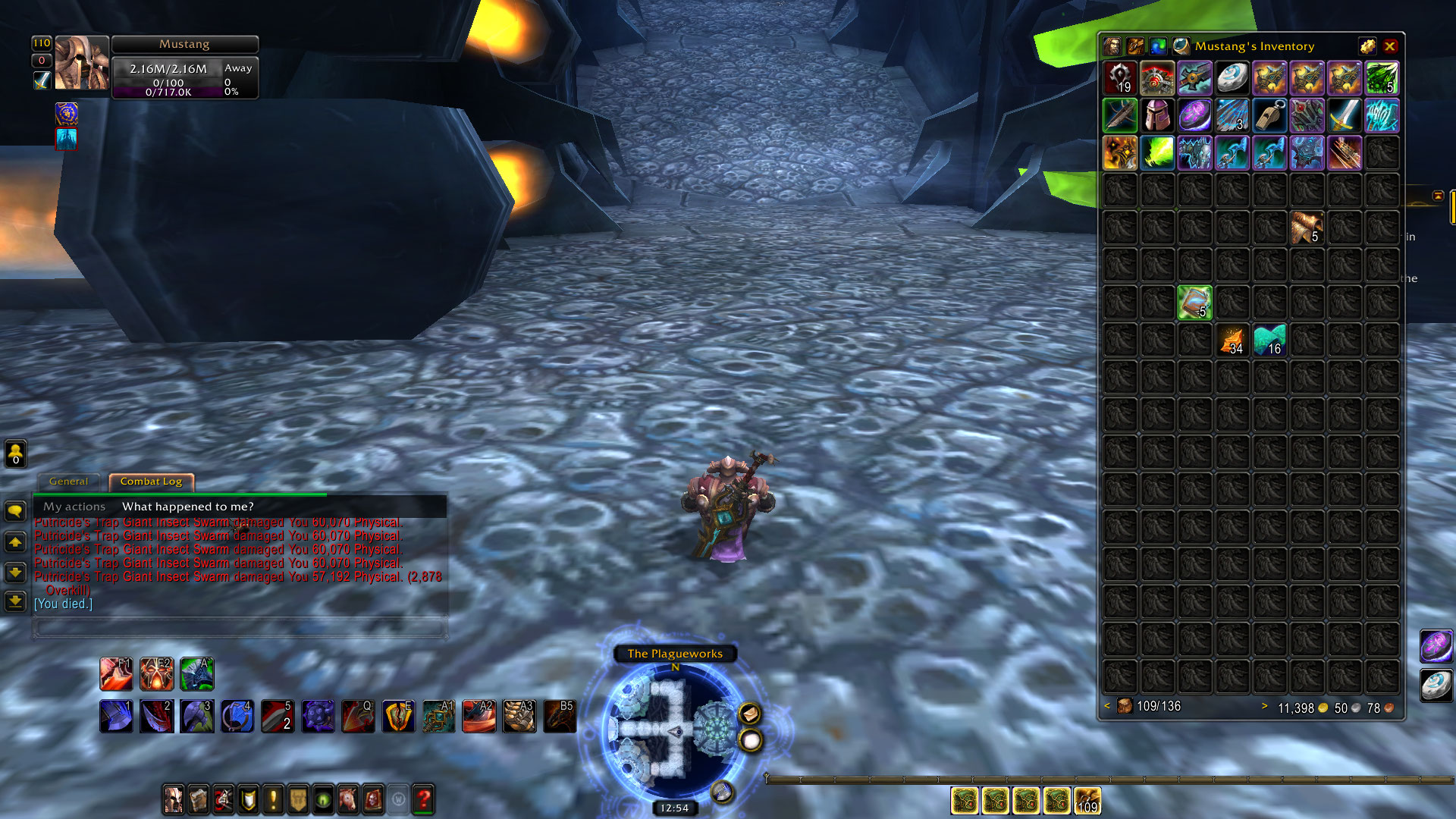
Task: Click the orange item stack of 34
Action: 1232,340
